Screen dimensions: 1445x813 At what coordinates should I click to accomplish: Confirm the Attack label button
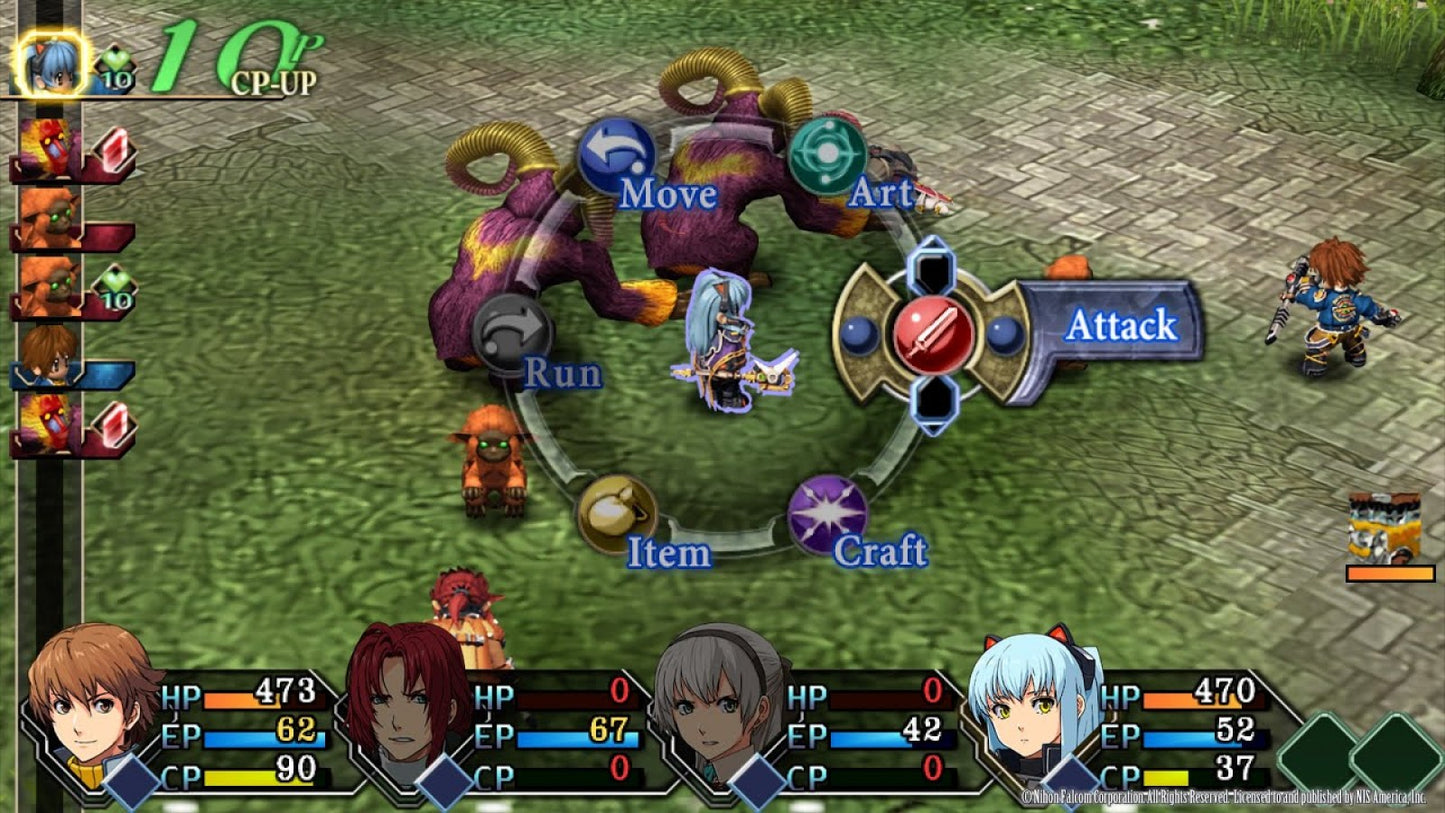(x=1121, y=325)
